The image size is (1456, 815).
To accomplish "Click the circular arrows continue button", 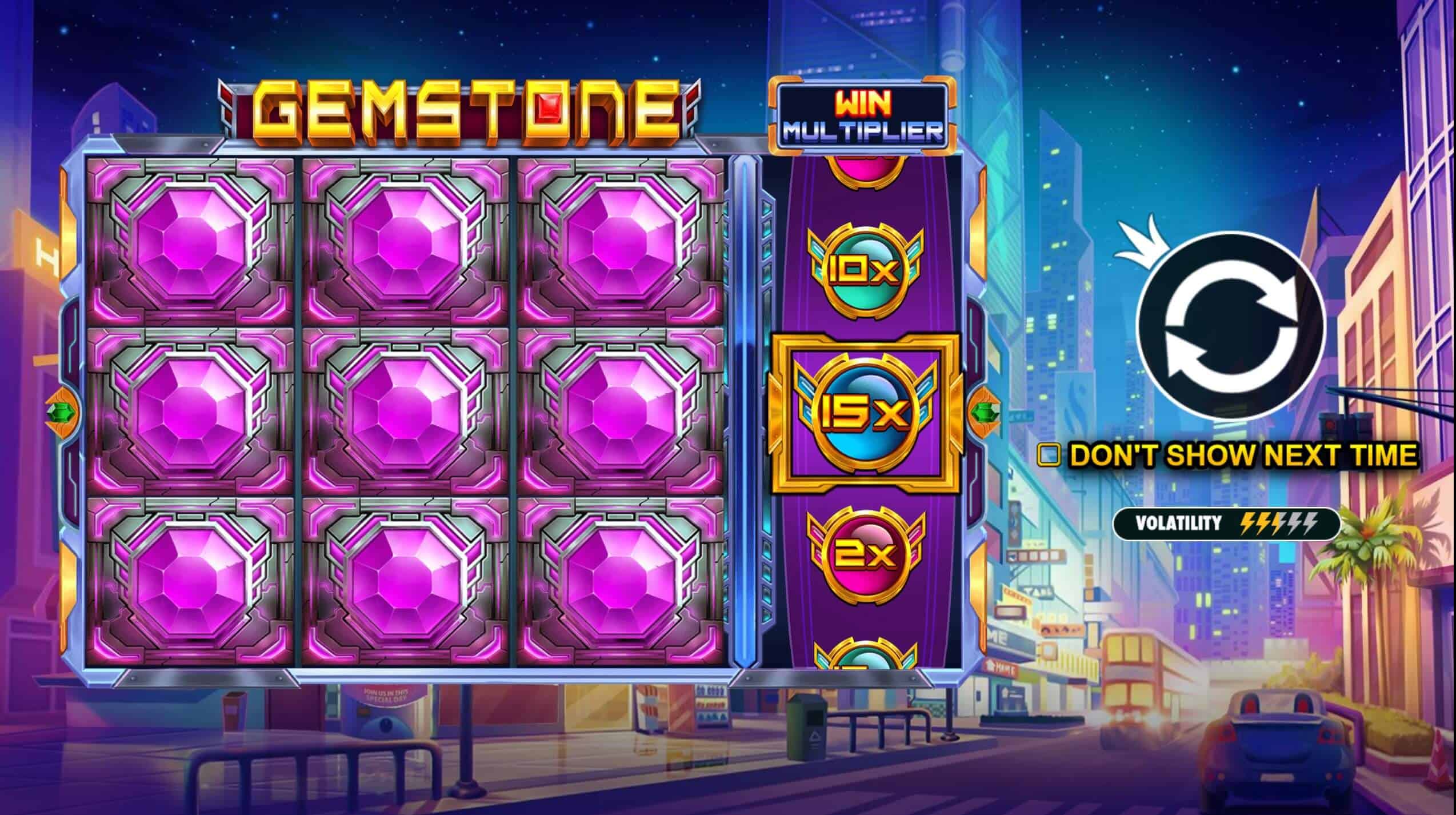I will click(1230, 326).
